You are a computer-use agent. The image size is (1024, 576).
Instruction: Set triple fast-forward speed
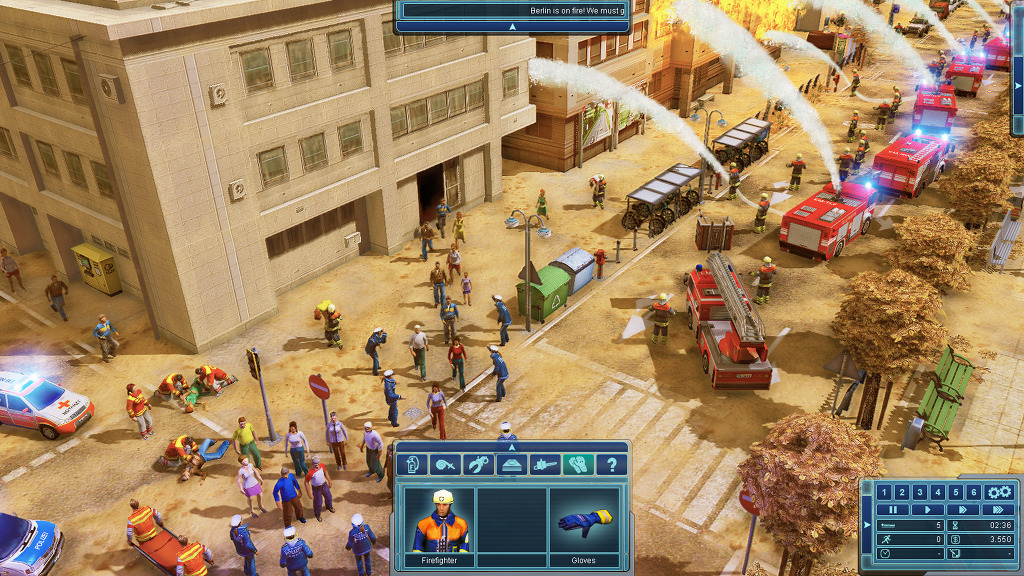point(996,509)
